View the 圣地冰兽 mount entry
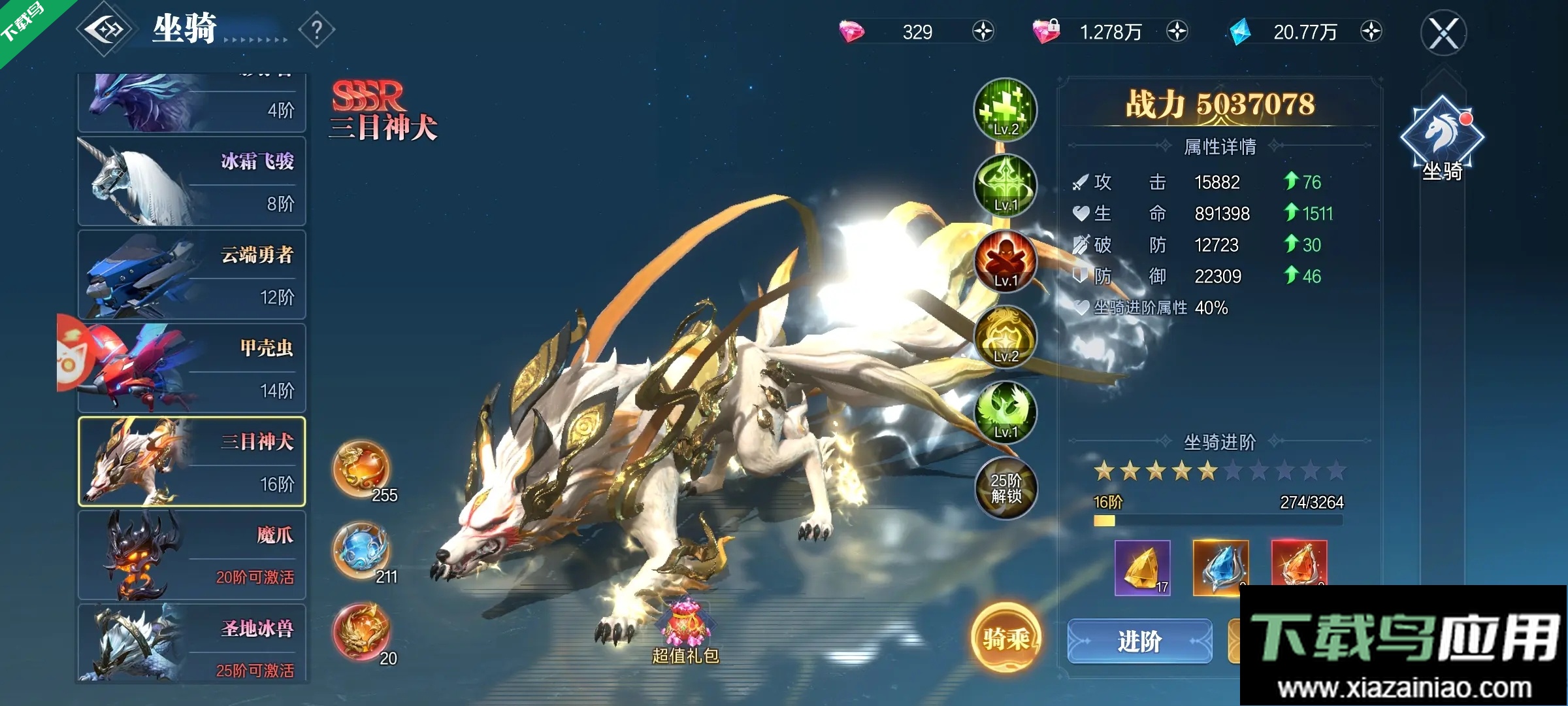 tap(192, 644)
